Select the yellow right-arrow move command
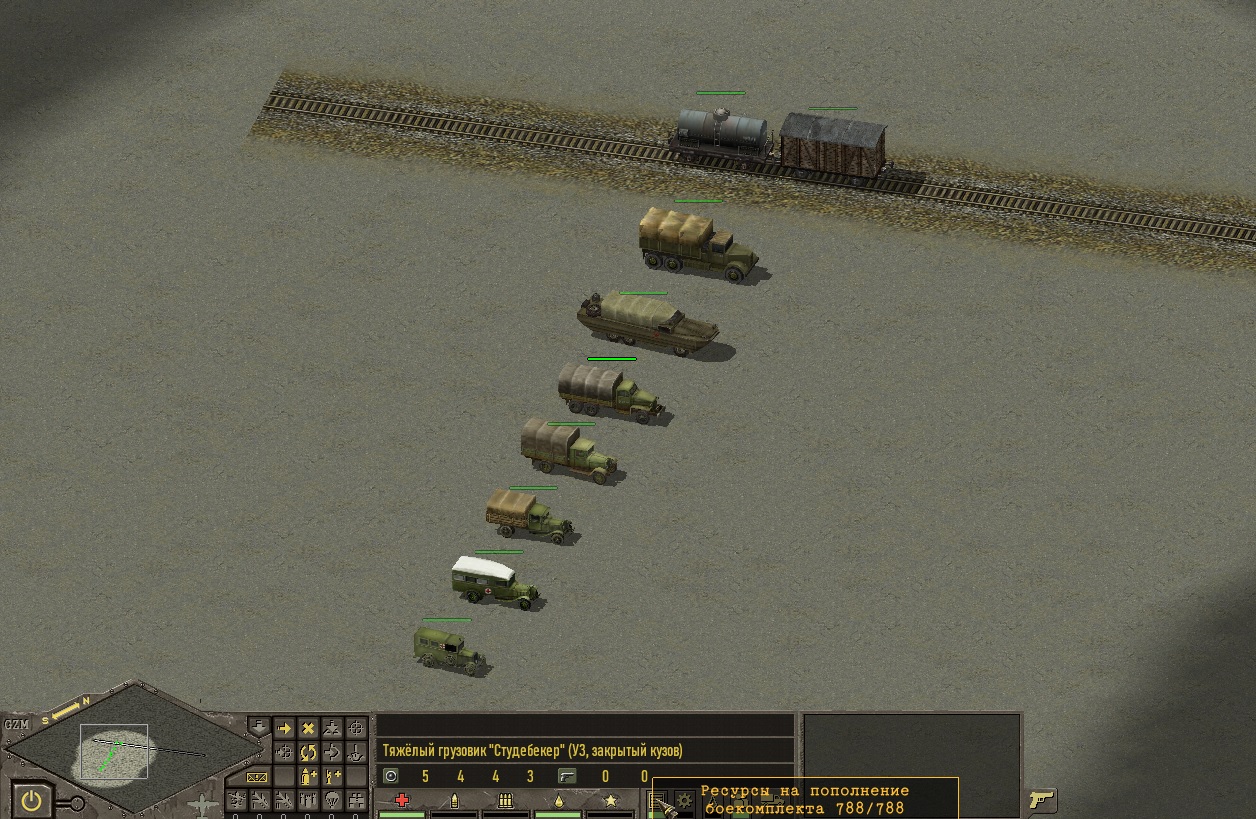Viewport: 1256px width, 819px height. coord(284,729)
